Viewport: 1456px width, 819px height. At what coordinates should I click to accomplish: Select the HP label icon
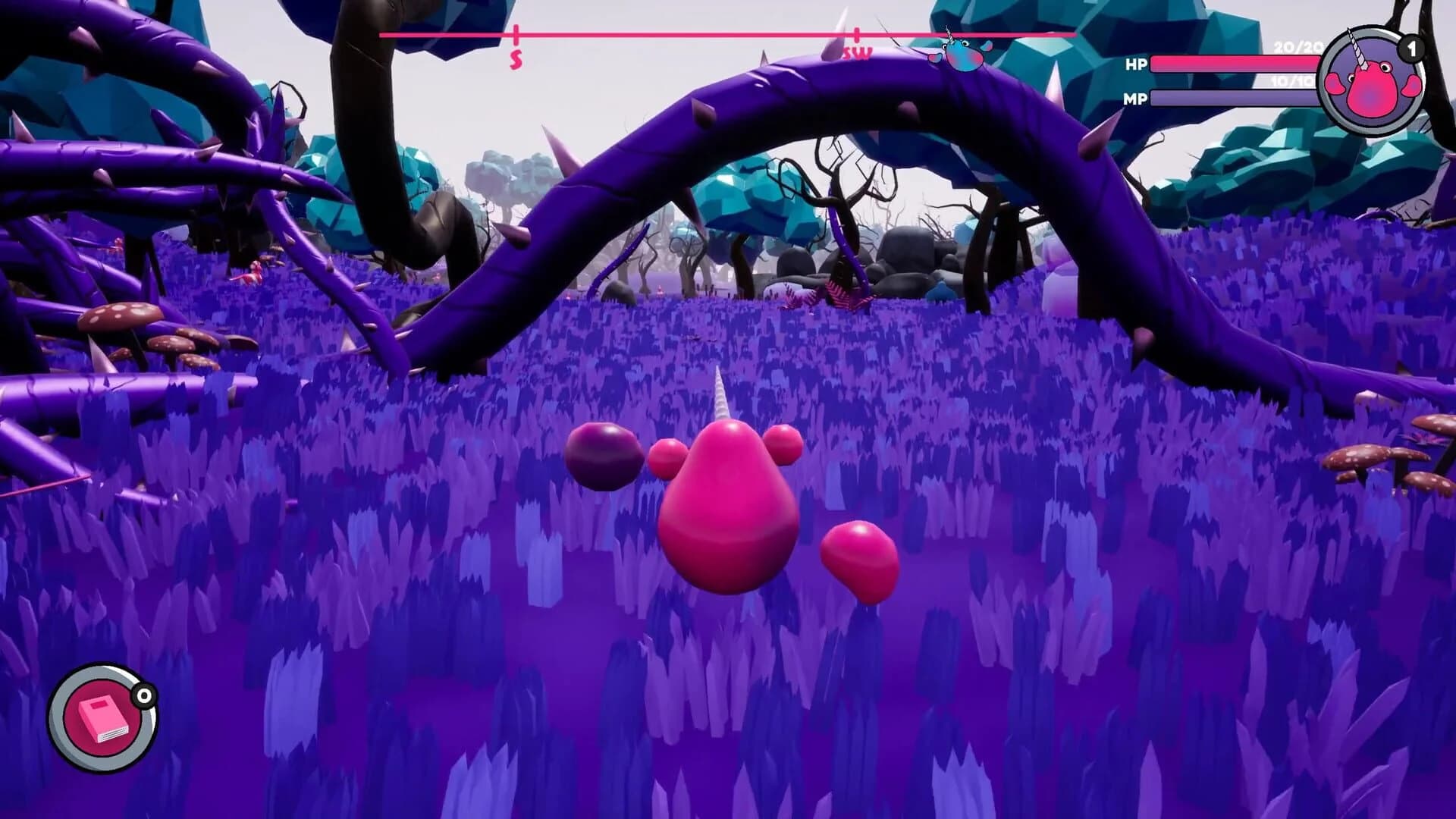pos(1134,64)
